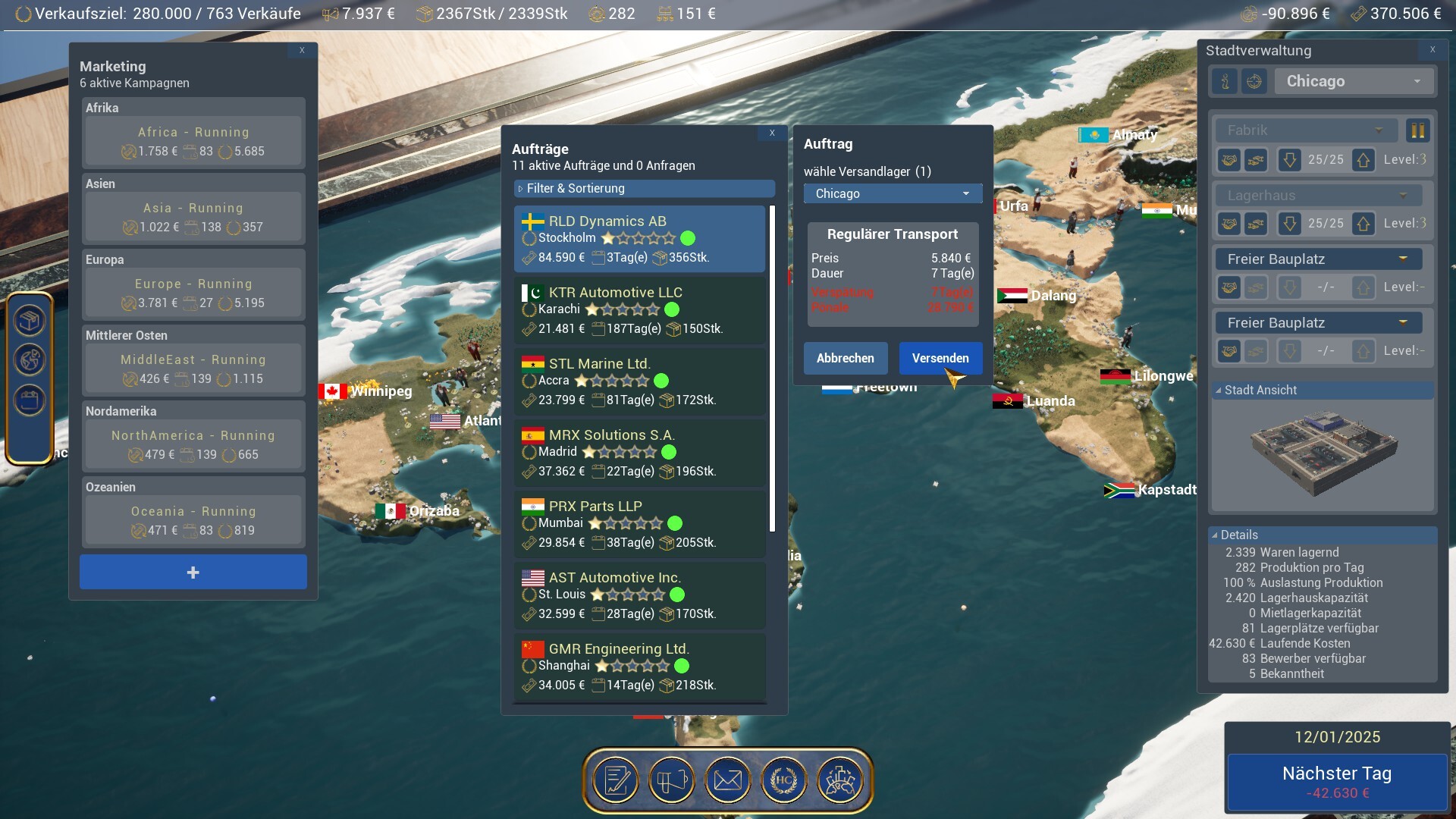Open the calendar icon in the left sidebar
This screenshot has width=1456, height=819.
[29, 400]
